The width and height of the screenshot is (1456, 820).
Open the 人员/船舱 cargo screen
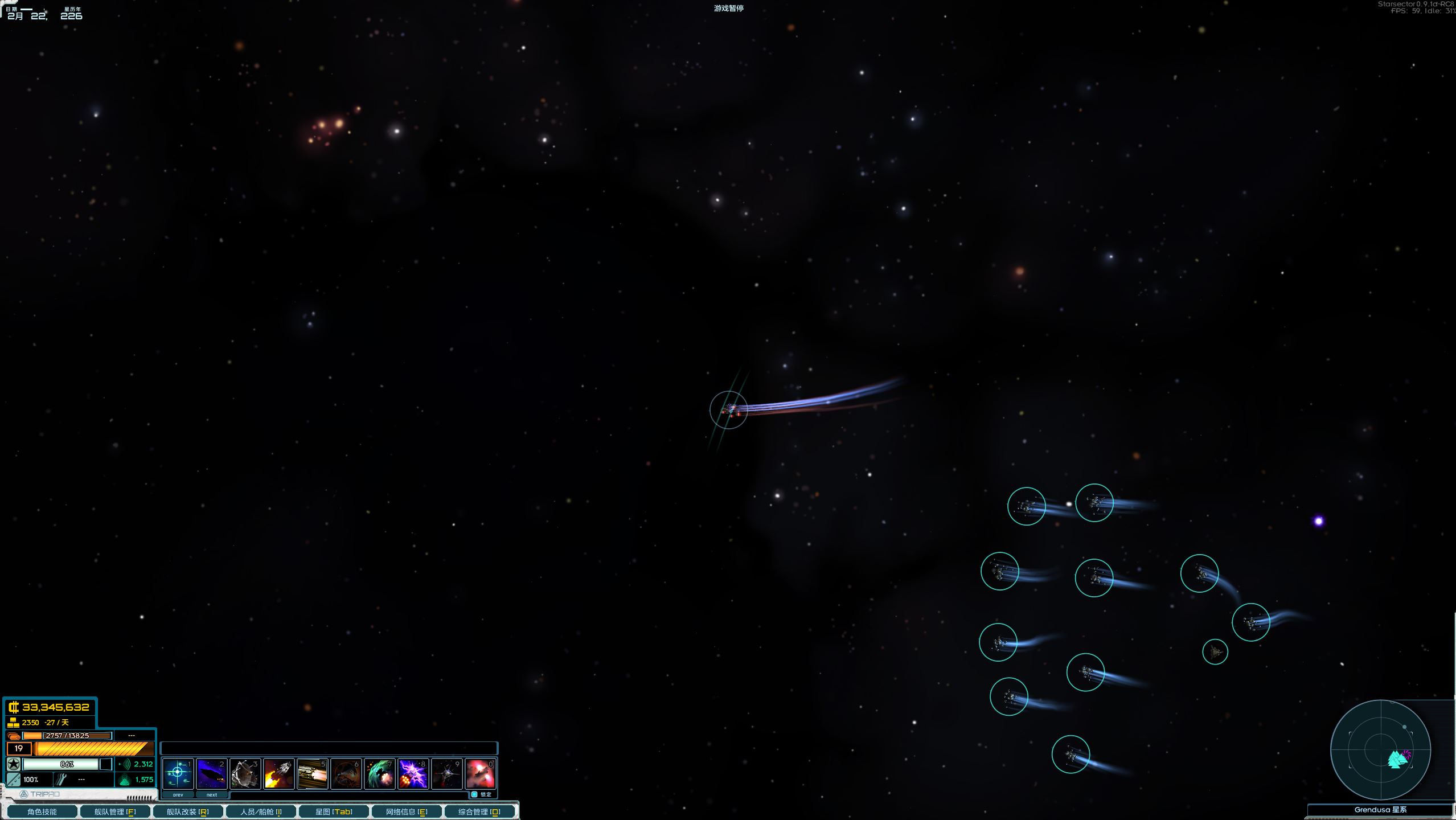(x=261, y=811)
